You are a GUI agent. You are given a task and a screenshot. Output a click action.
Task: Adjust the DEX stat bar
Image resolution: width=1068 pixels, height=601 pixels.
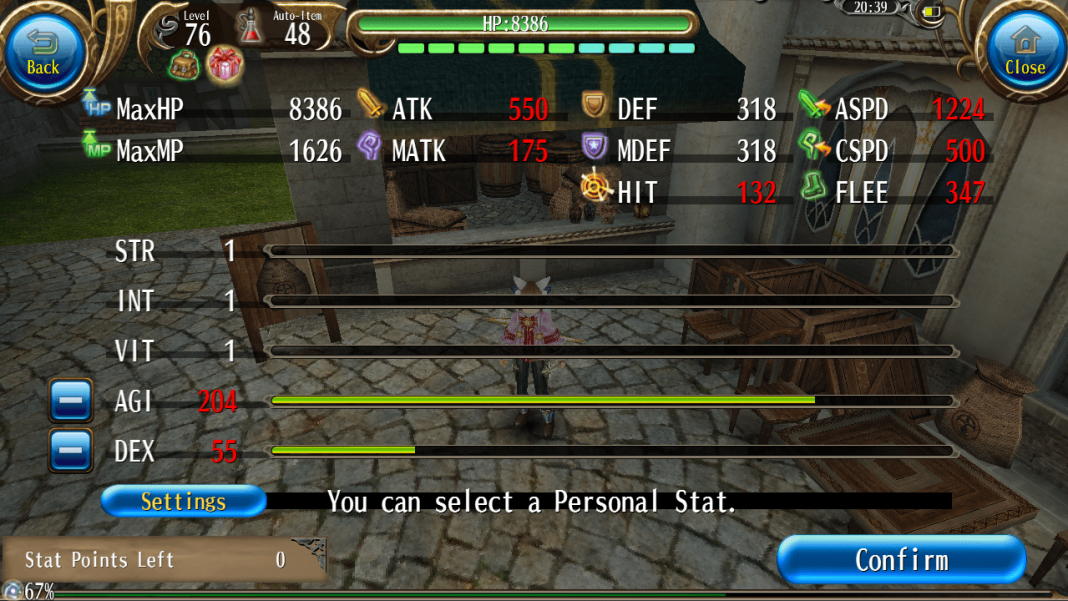(x=612, y=451)
